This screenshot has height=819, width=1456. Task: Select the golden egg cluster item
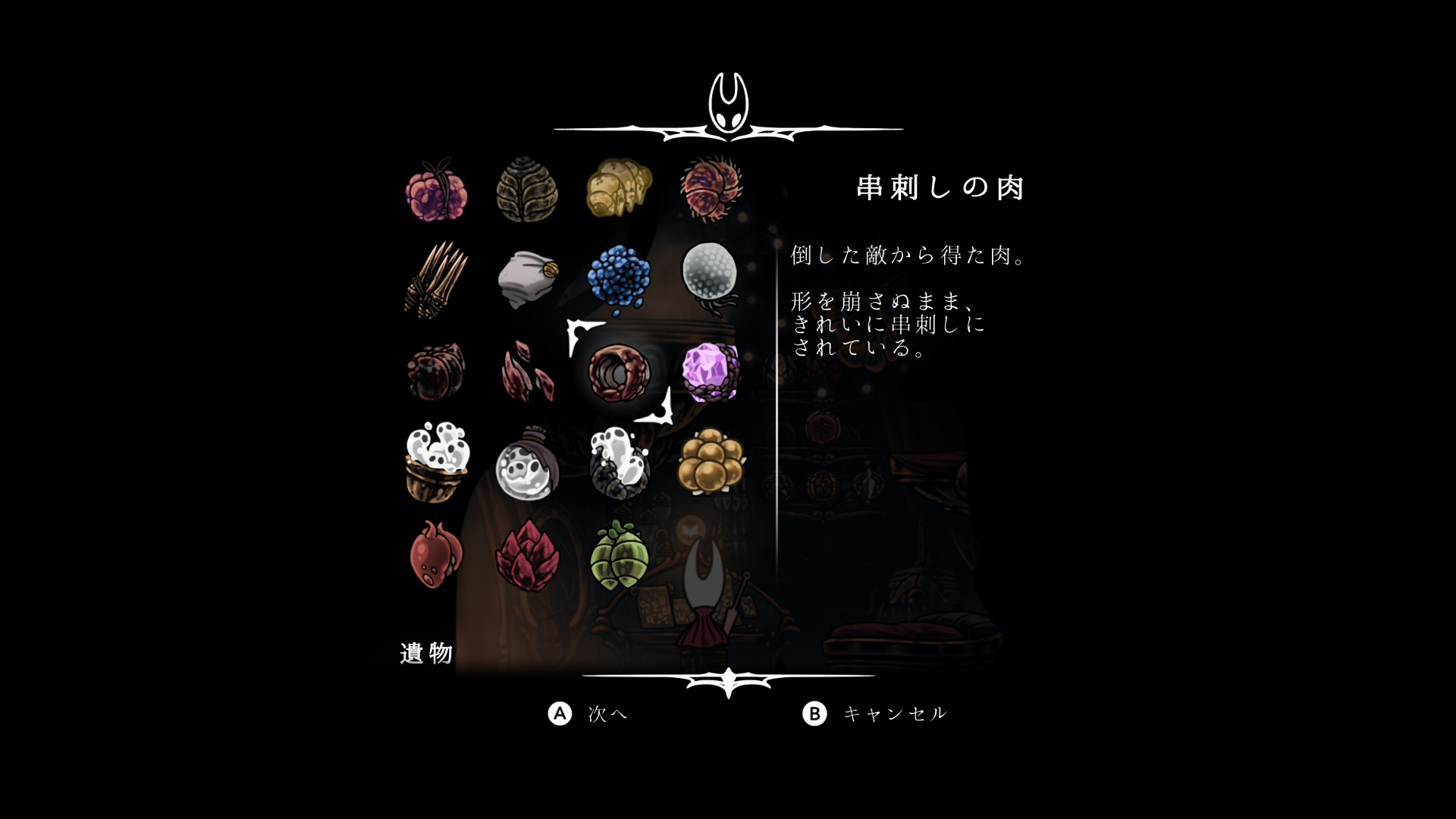(711, 461)
